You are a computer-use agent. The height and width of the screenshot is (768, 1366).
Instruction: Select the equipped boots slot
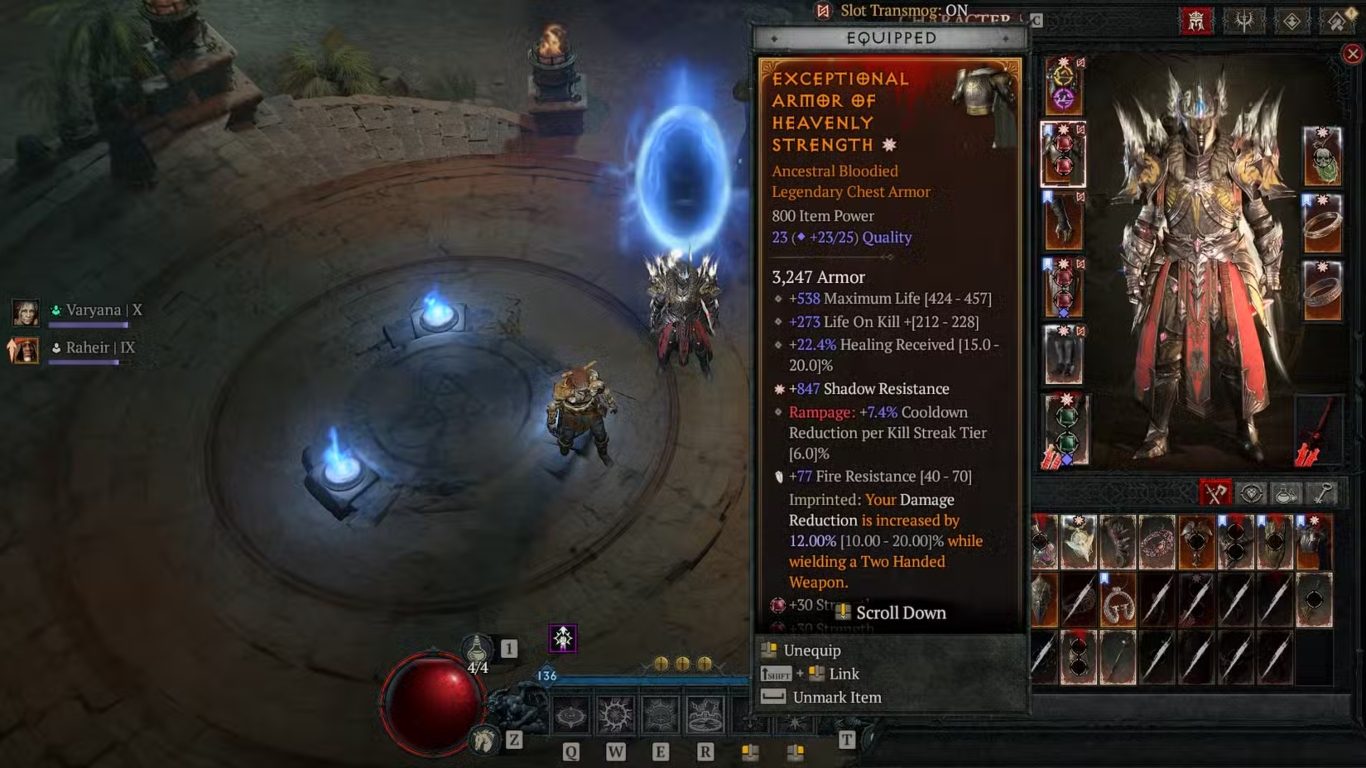(1063, 356)
